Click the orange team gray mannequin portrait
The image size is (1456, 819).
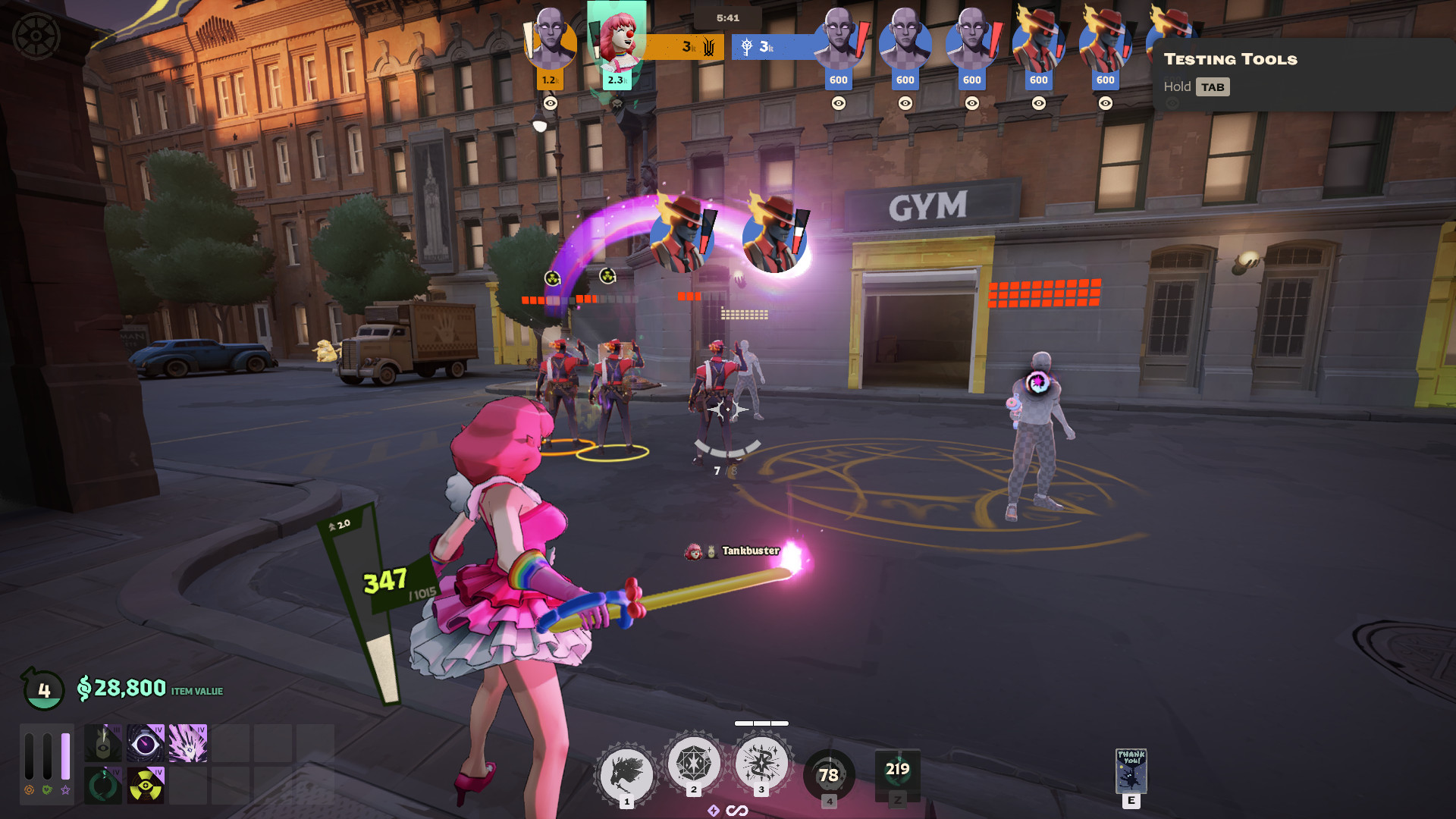click(x=551, y=38)
